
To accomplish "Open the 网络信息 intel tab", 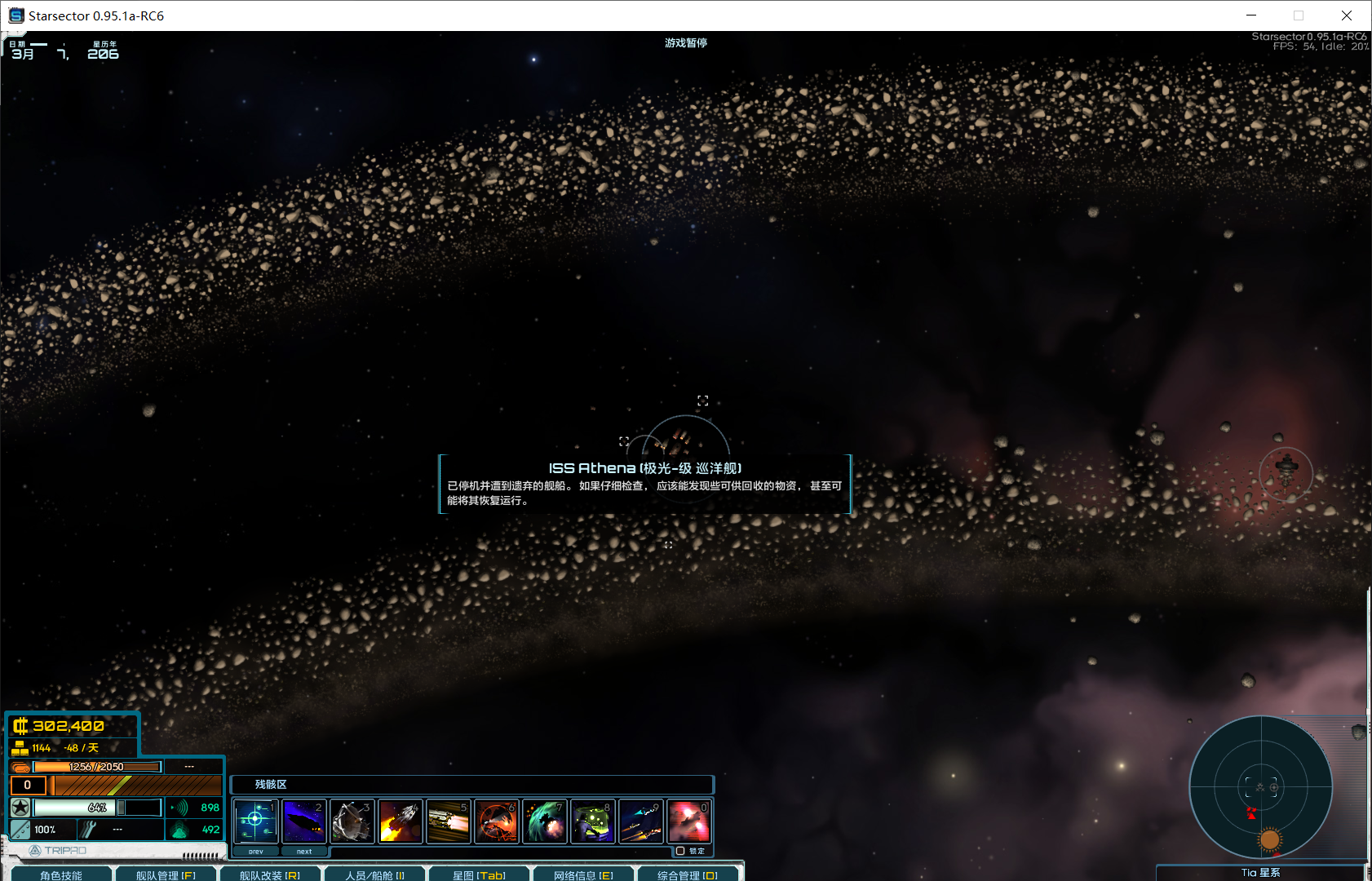I will coord(583,874).
